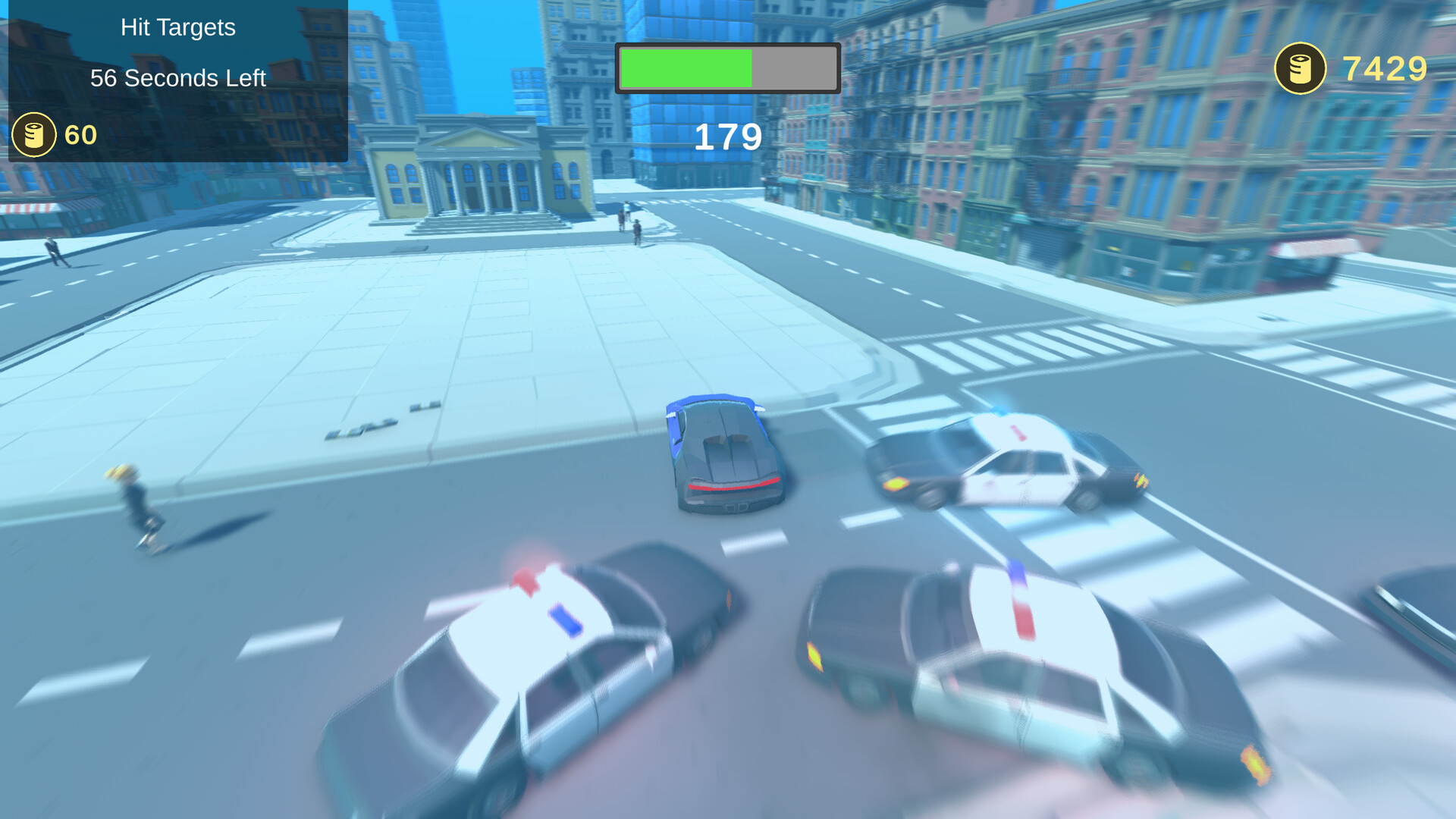Click the green health progress bar
The height and width of the screenshot is (819, 1456).
tap(686, 68)
